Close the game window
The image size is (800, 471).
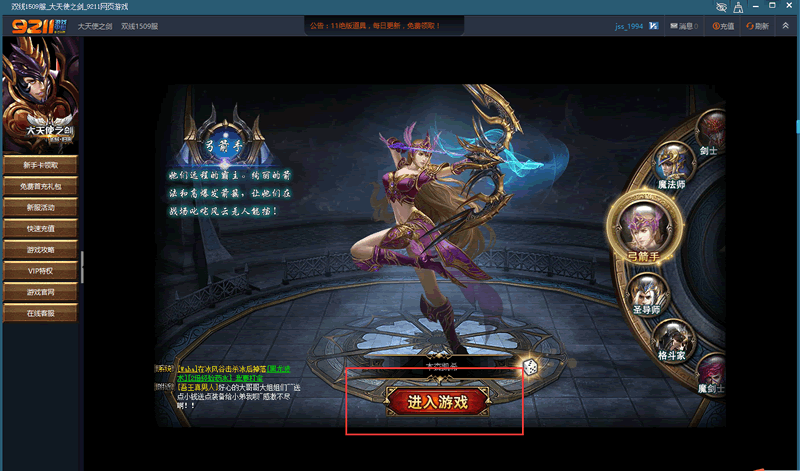(x=789, y=7)
